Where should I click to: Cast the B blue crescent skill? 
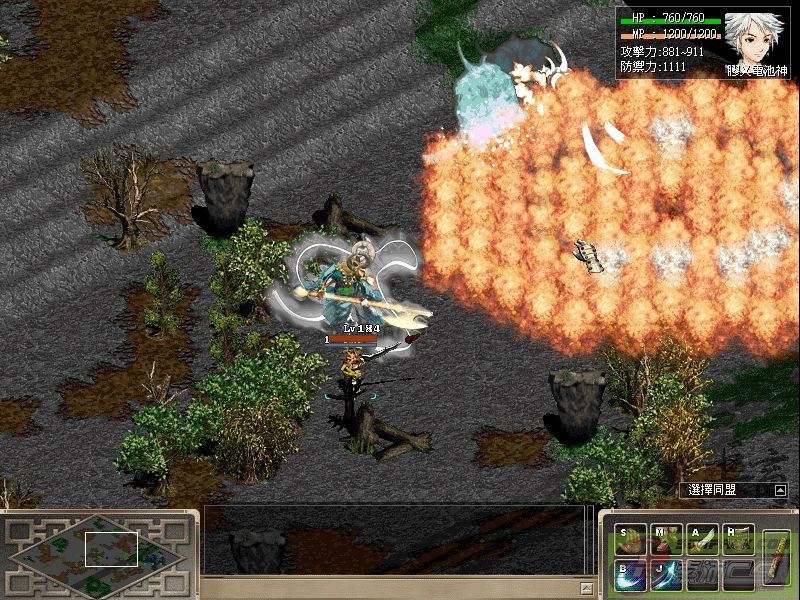coord(630,575)
